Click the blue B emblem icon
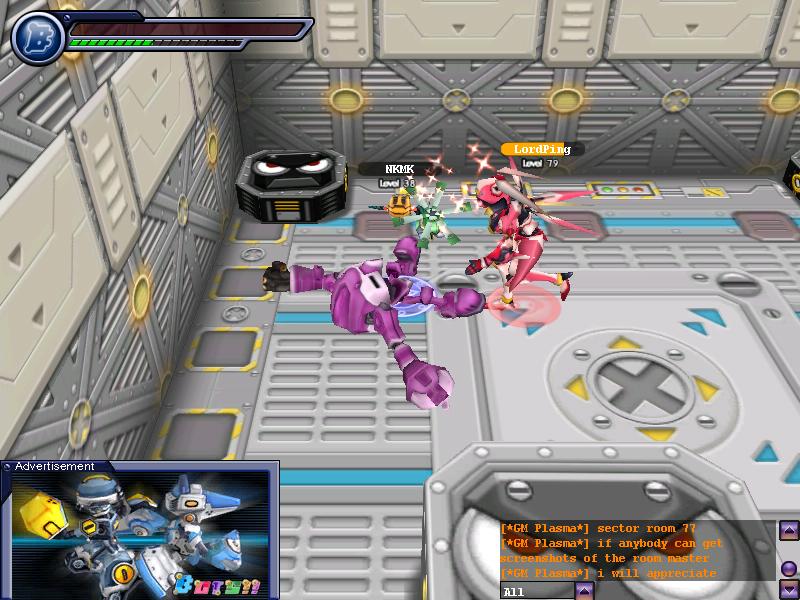The width and height of the screenshot is (800, 600). coord(38,35)
